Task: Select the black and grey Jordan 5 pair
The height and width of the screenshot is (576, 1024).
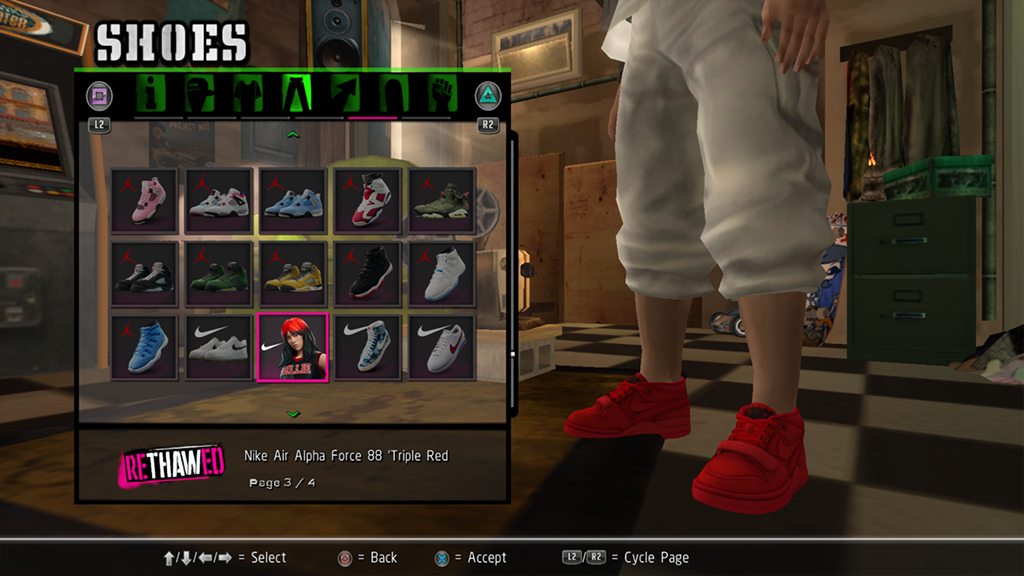Action: pyautogui.click(x=144, y=274)
